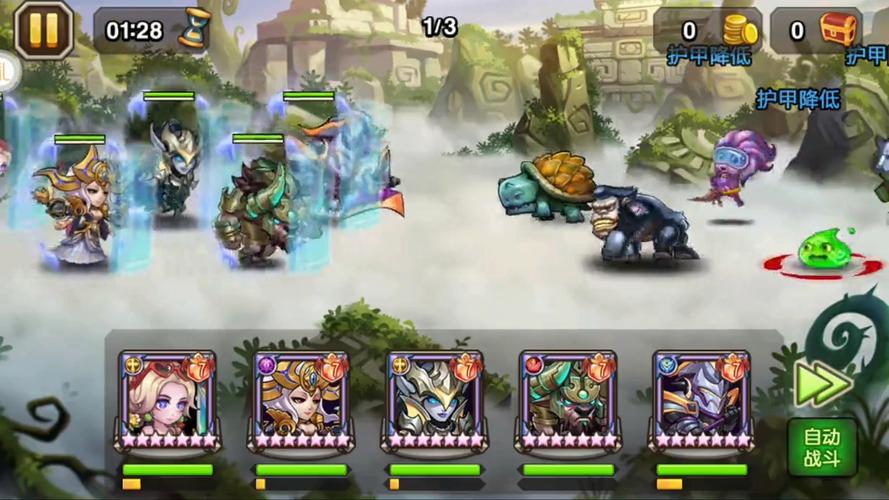Viewport: 889px width, 500px height.
Task: Click the gold coin counter icon
Action: tap(739, 30)
